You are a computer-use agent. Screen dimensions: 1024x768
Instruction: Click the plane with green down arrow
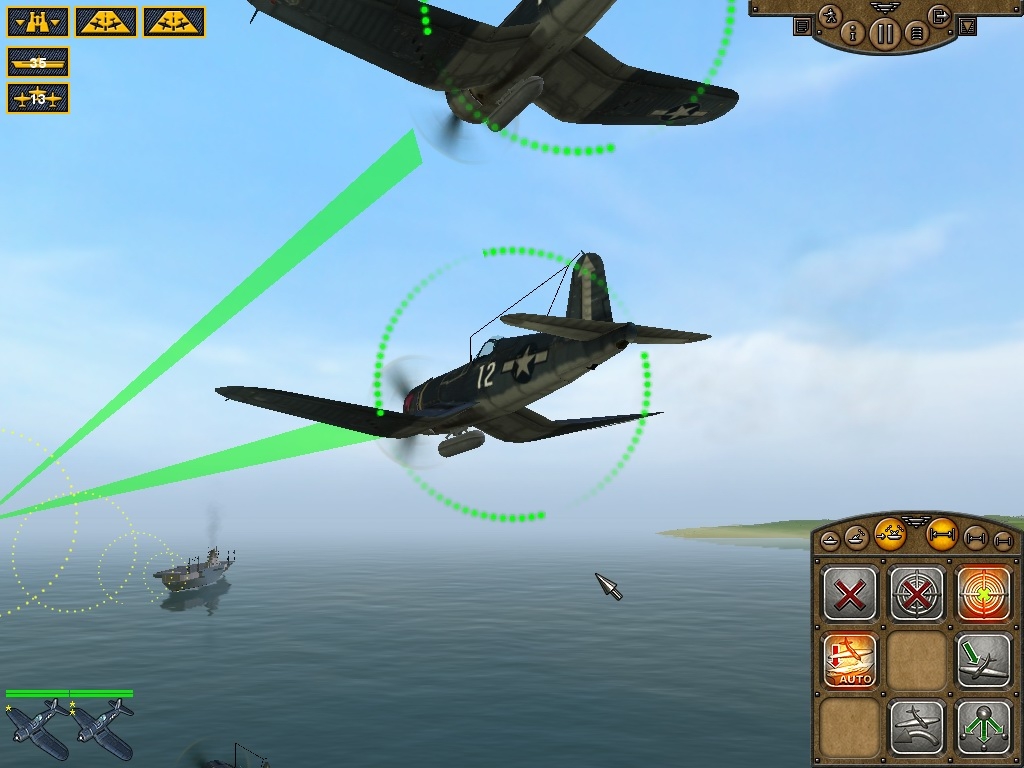point(984,661)
